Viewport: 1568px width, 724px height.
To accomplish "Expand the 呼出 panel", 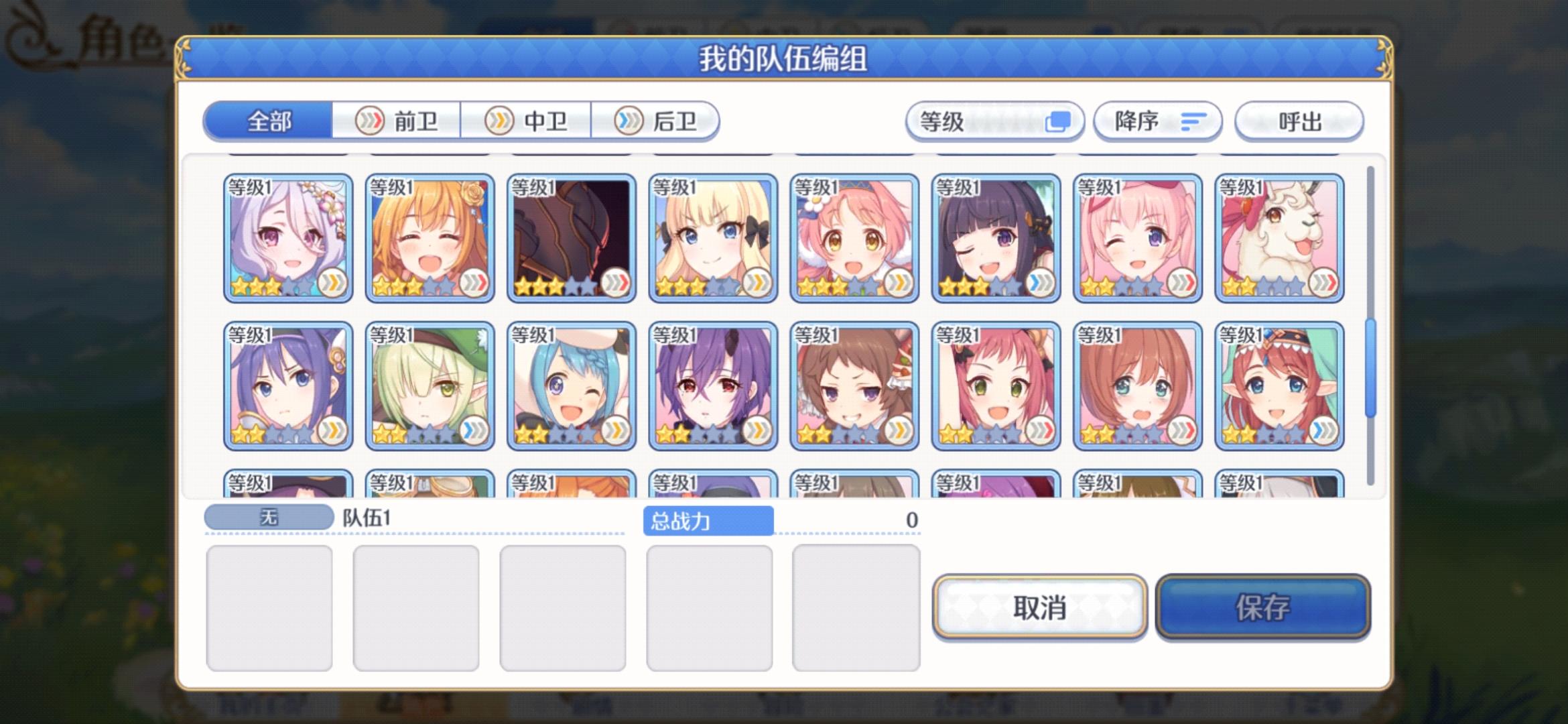I will pyautogui.click(x=1299, y=121).
